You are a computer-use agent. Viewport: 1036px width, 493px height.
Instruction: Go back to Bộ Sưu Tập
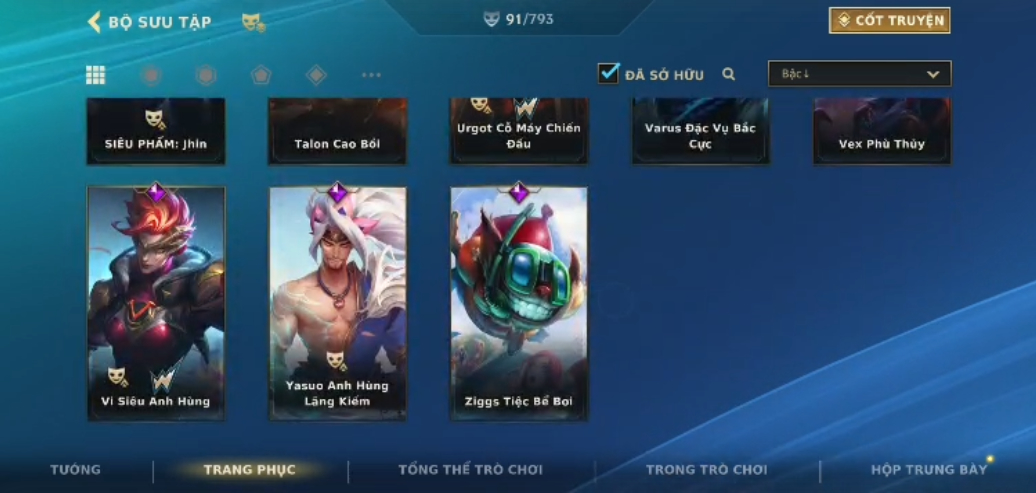pos(148,22)
